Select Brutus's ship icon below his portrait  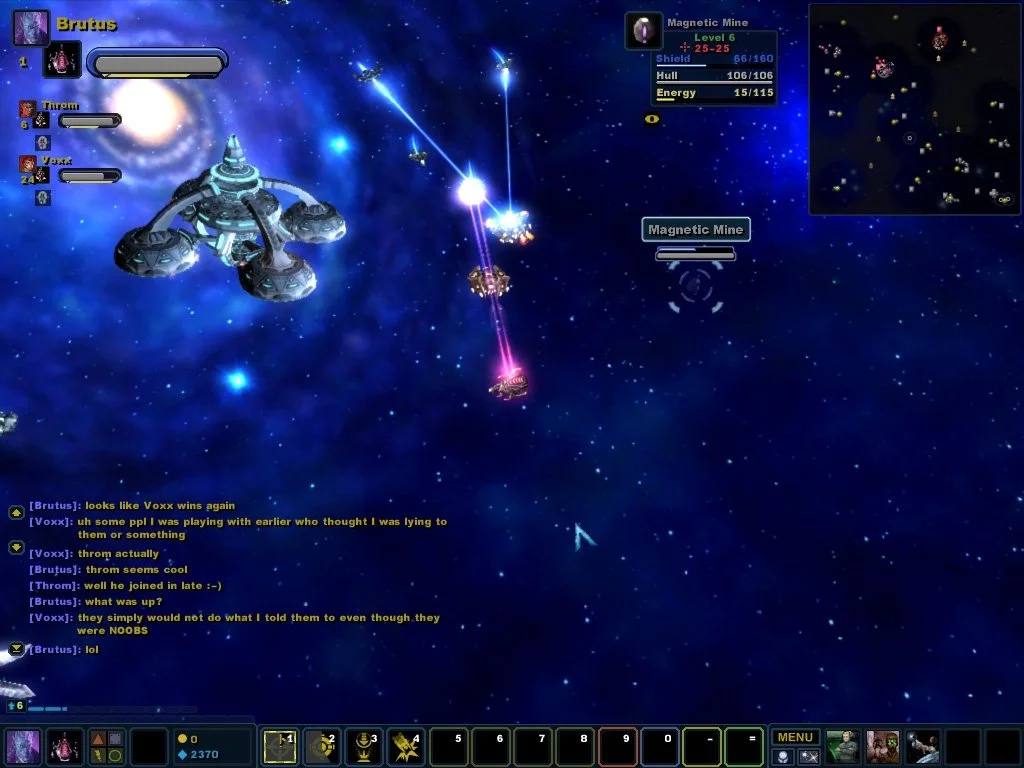62,61
